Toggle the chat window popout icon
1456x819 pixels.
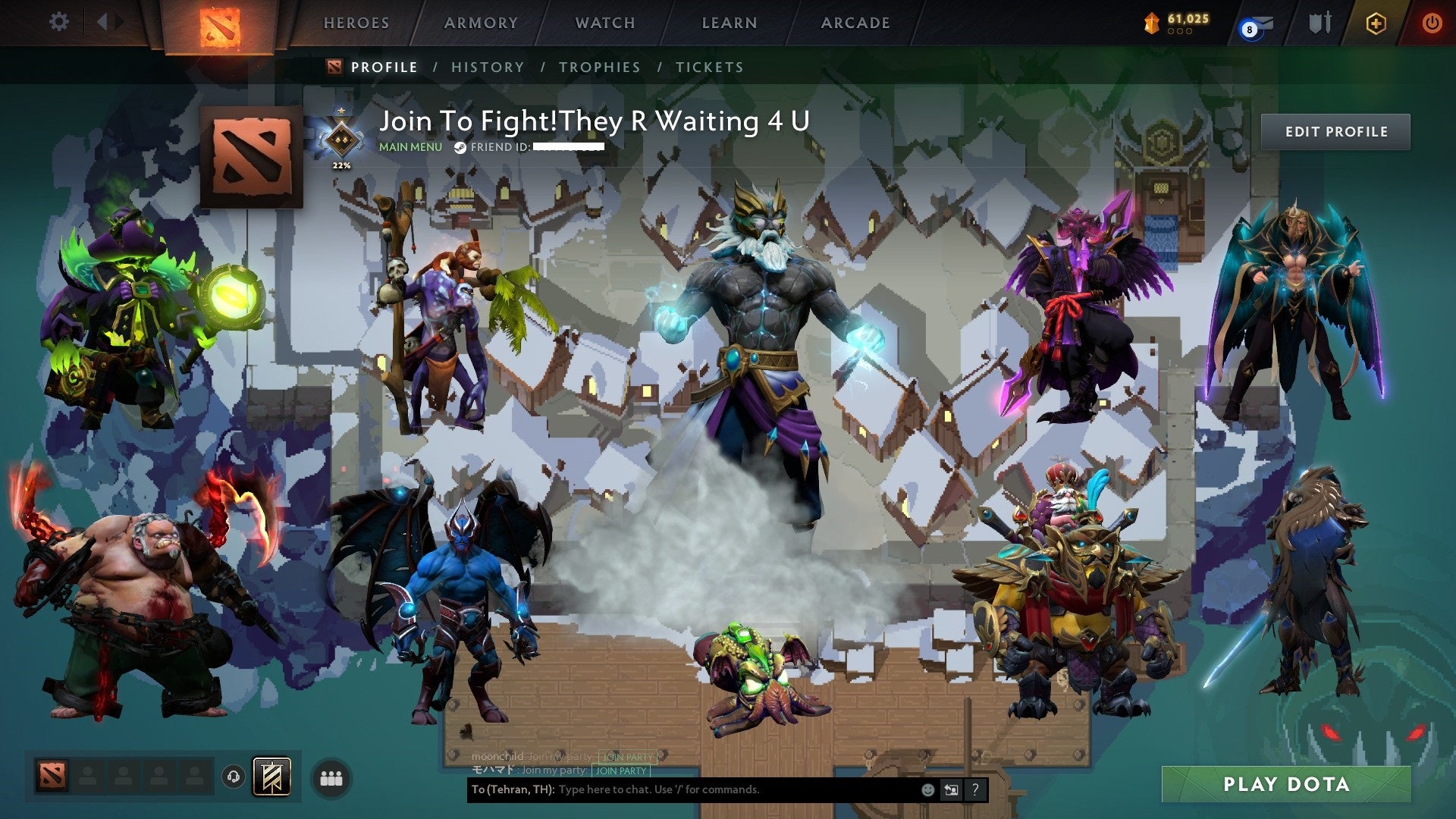click(952, 789)
